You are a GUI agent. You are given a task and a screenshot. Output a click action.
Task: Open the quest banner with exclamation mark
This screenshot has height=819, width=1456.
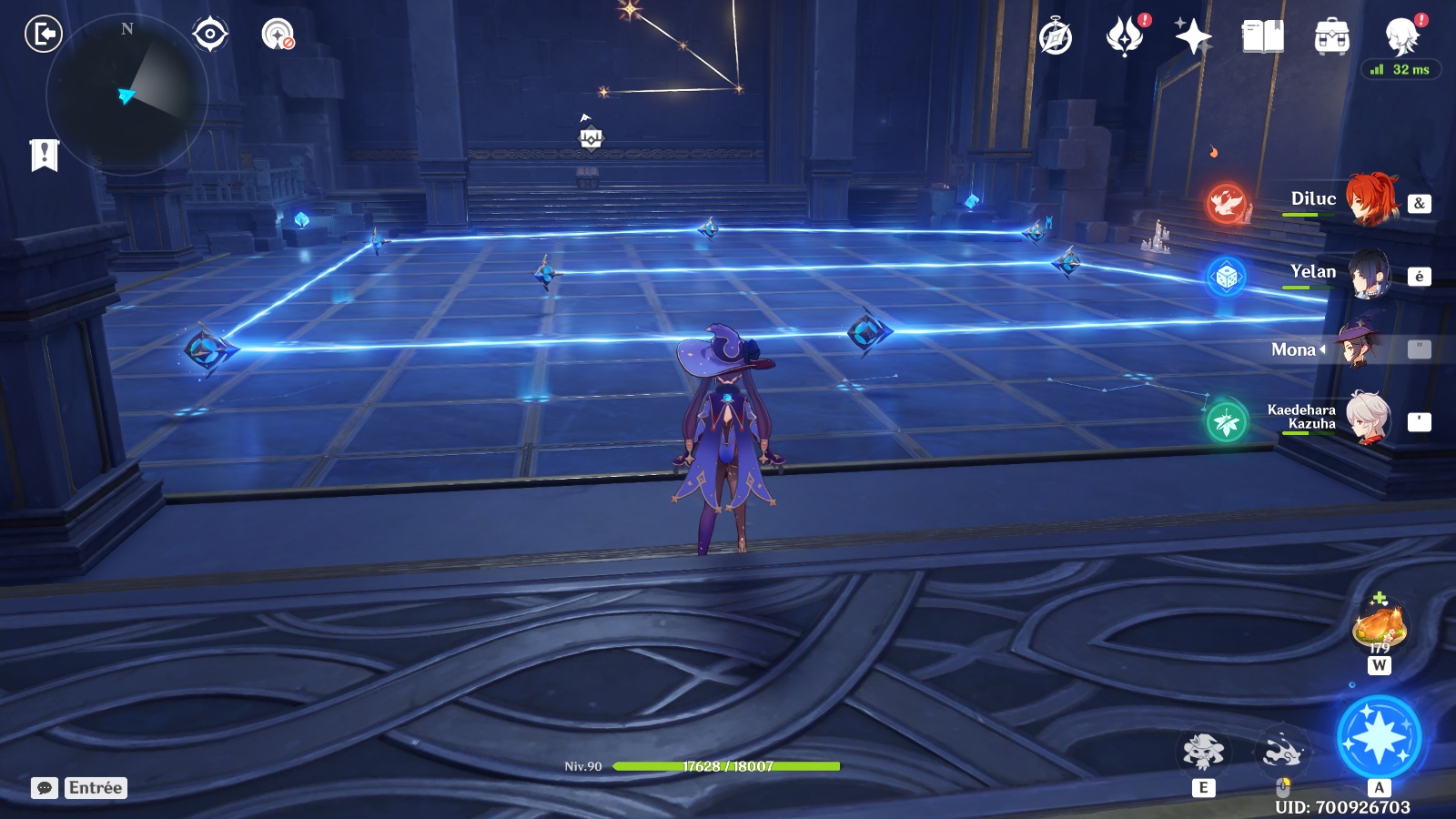[44, 156]
